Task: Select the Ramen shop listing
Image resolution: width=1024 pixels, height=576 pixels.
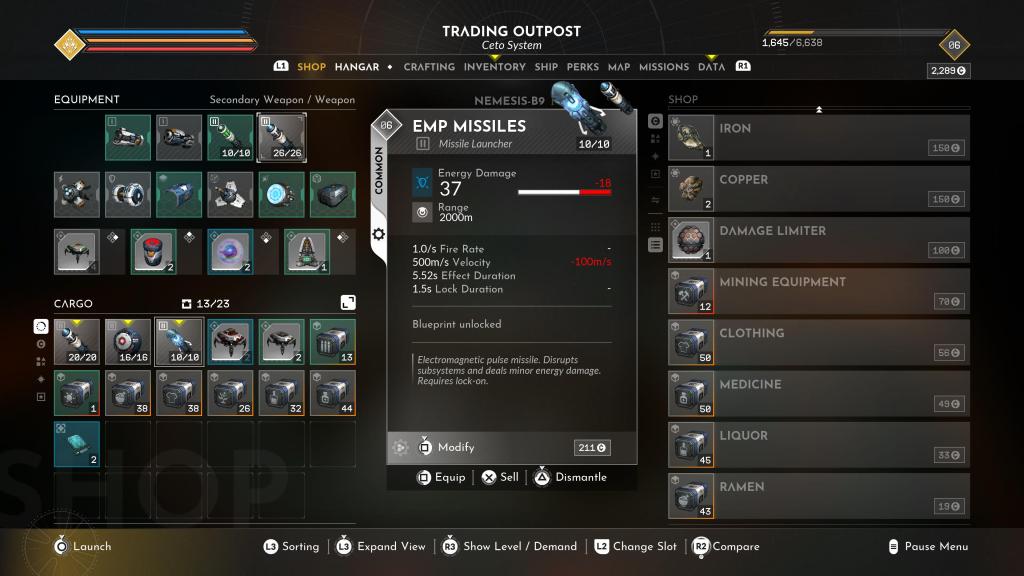Action: coord(818,495)
